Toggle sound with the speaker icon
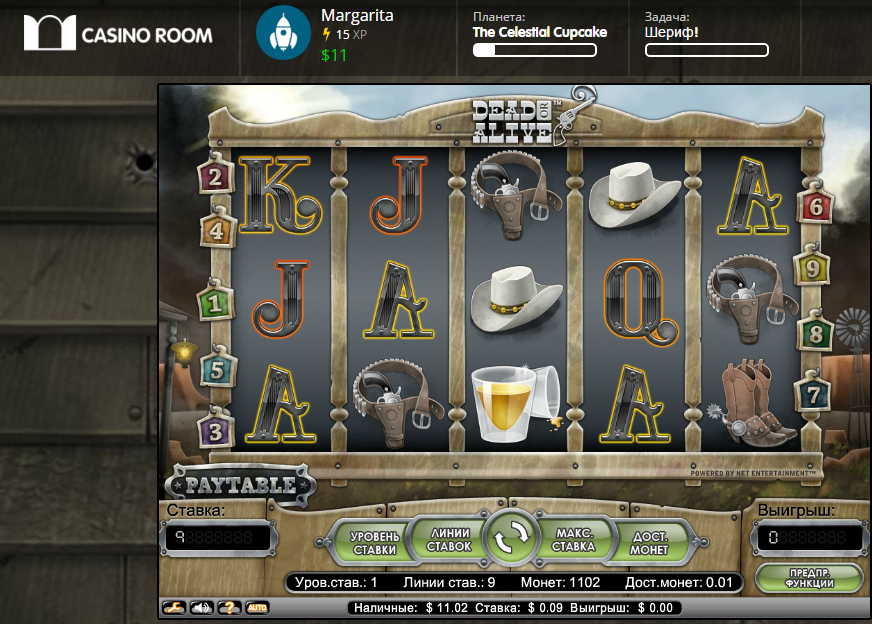Viewport: 872px width, 624px height. (203, 607)
